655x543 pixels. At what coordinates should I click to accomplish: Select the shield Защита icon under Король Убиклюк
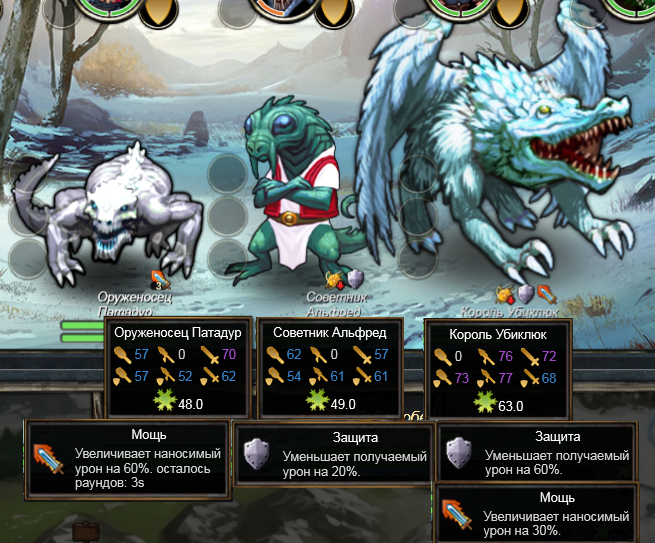tap(526, 294)
